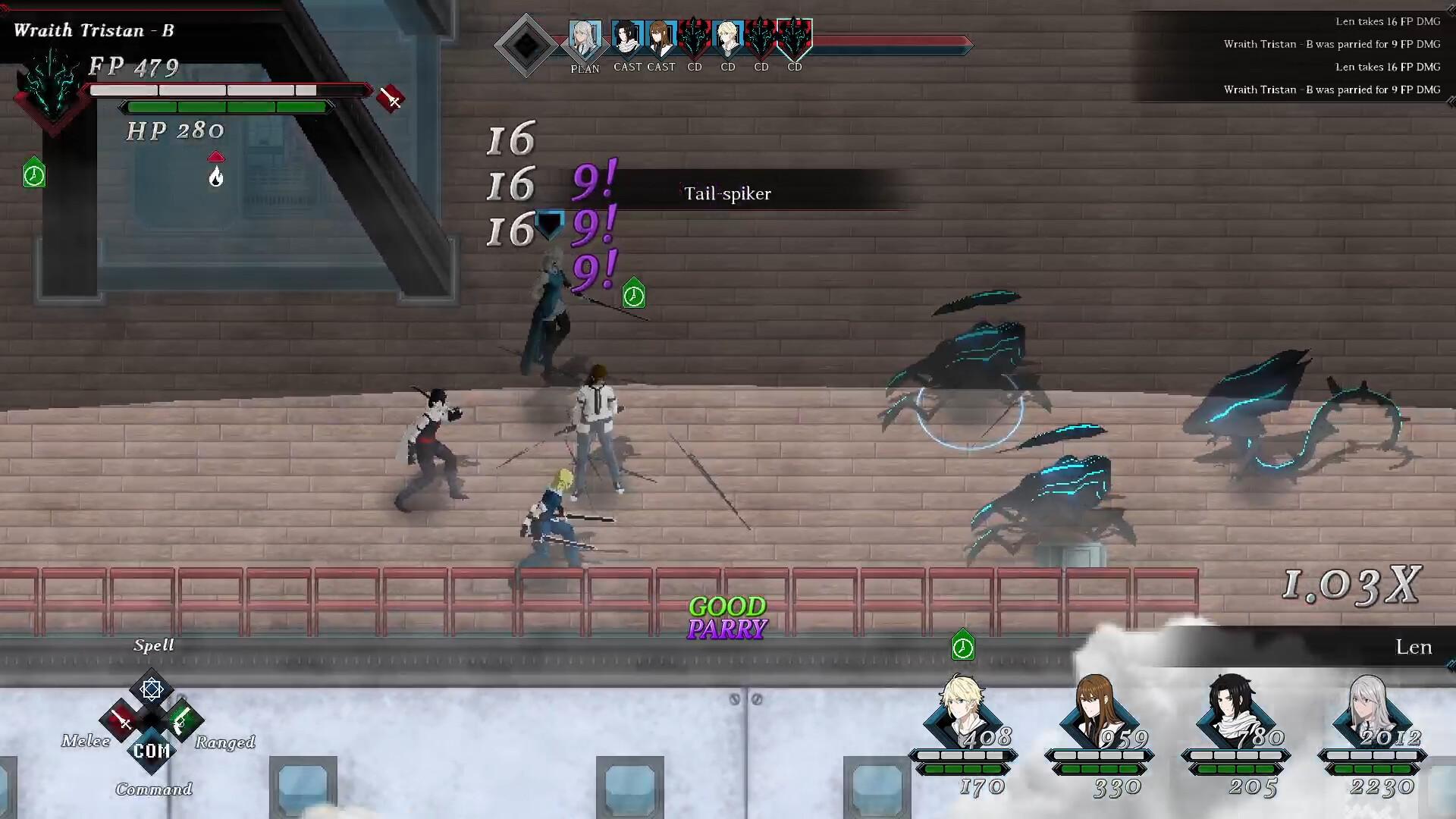Click the crossed-swords icon beside enemy FP bar

click(x=391, y=99)
